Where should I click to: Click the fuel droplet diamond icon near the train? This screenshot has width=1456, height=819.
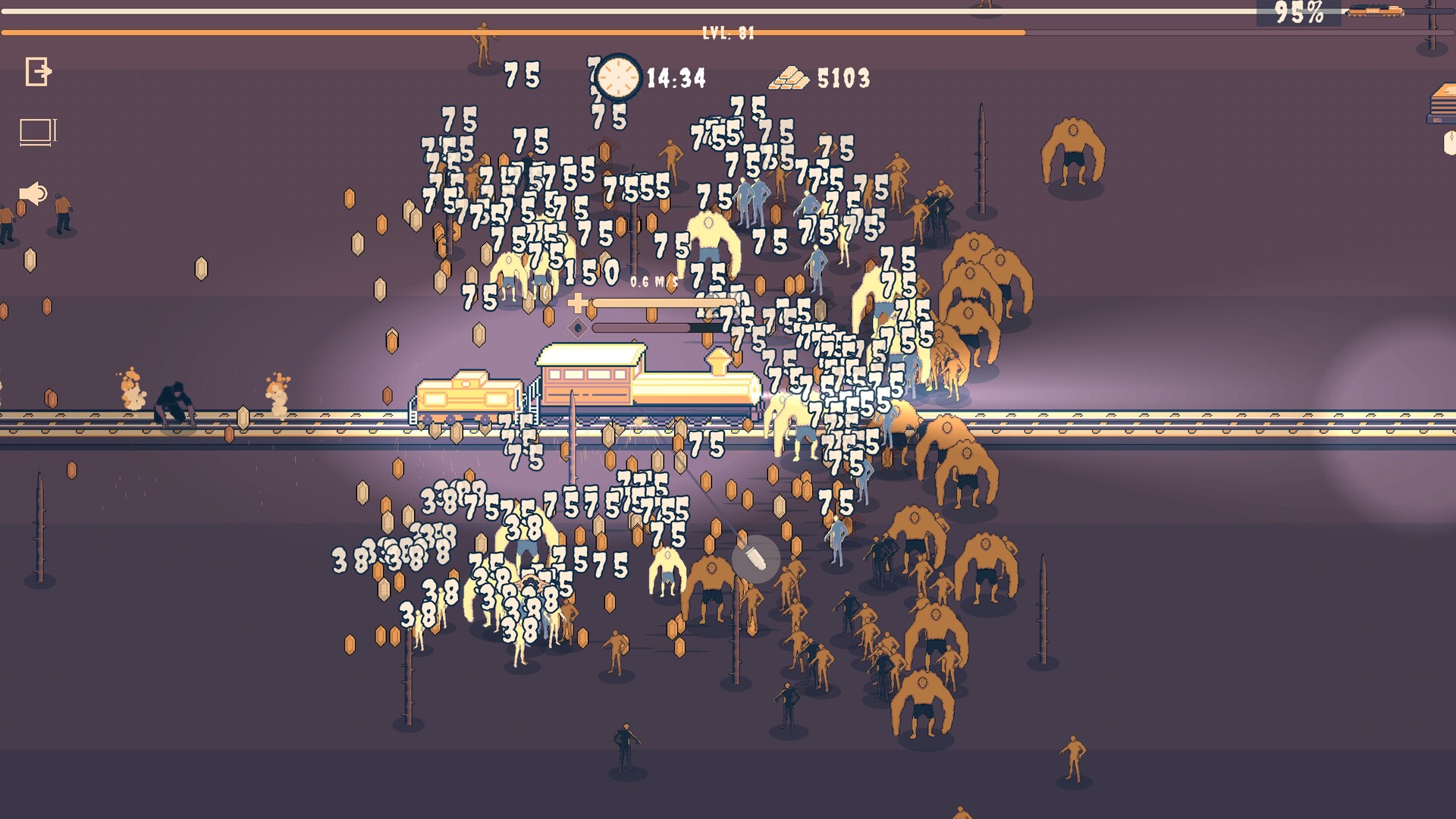(577, 328)
